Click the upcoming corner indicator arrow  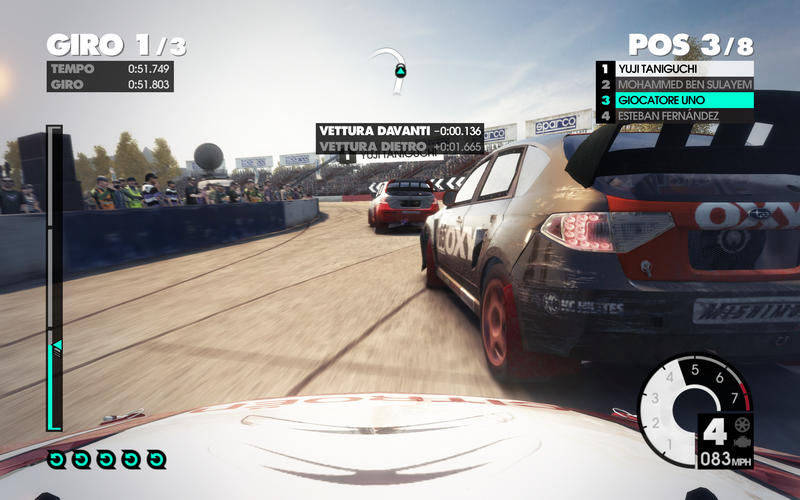(399, 70)
